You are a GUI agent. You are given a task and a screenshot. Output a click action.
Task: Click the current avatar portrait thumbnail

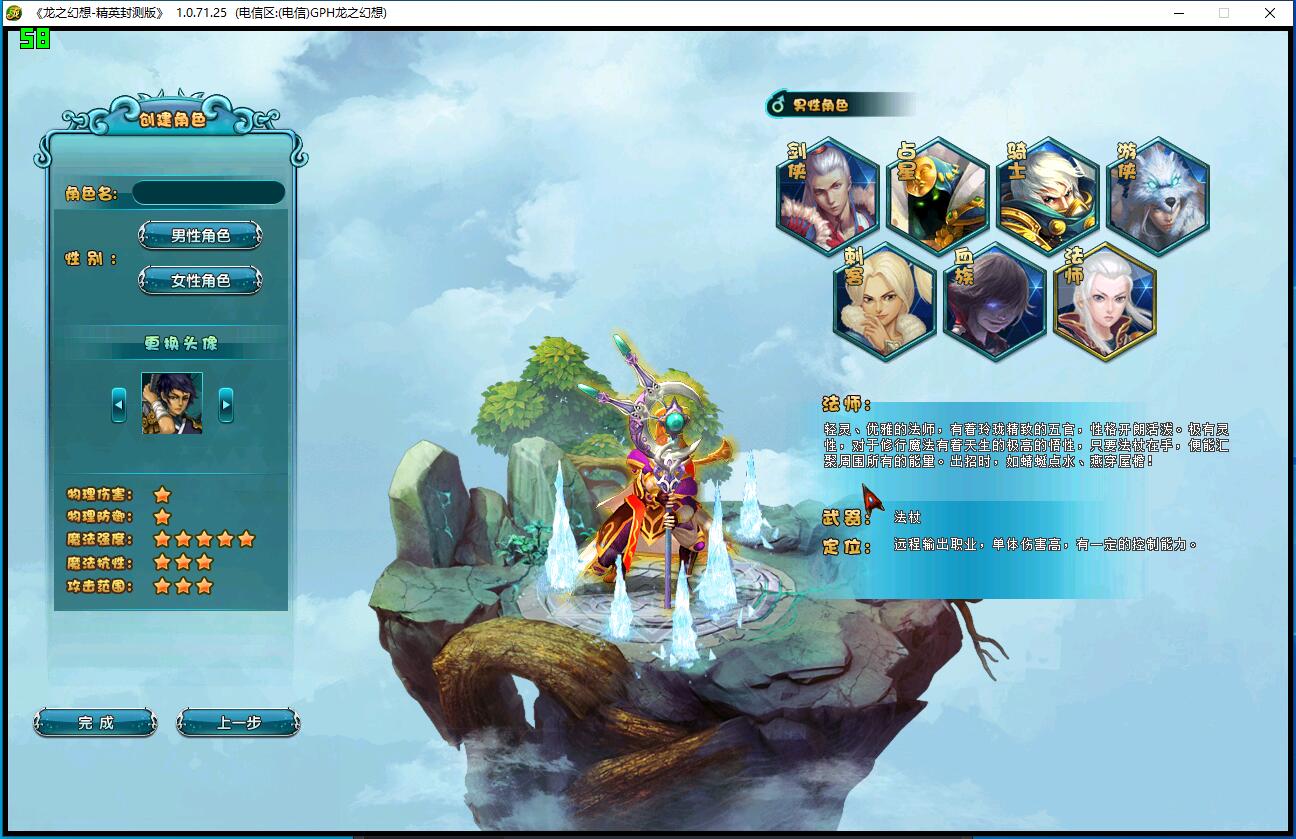(172, 403)
